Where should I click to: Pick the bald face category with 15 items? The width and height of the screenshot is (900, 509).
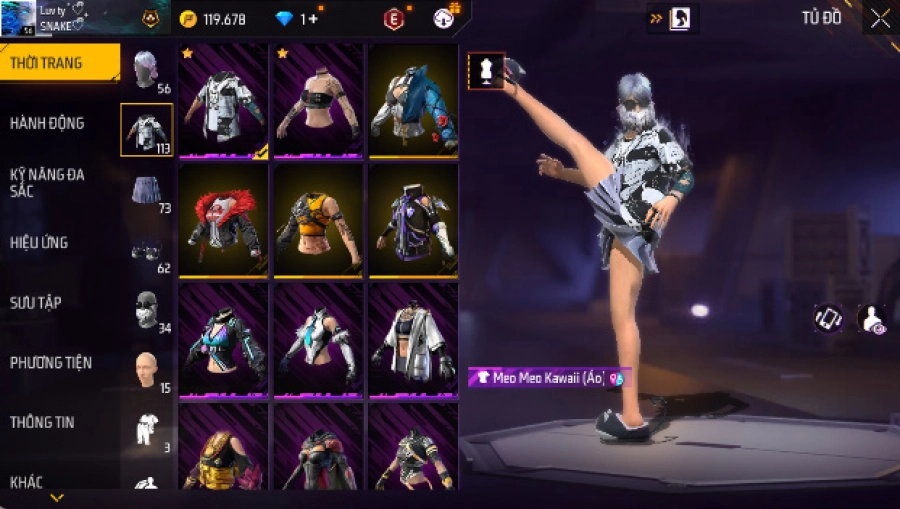point(147,369)
